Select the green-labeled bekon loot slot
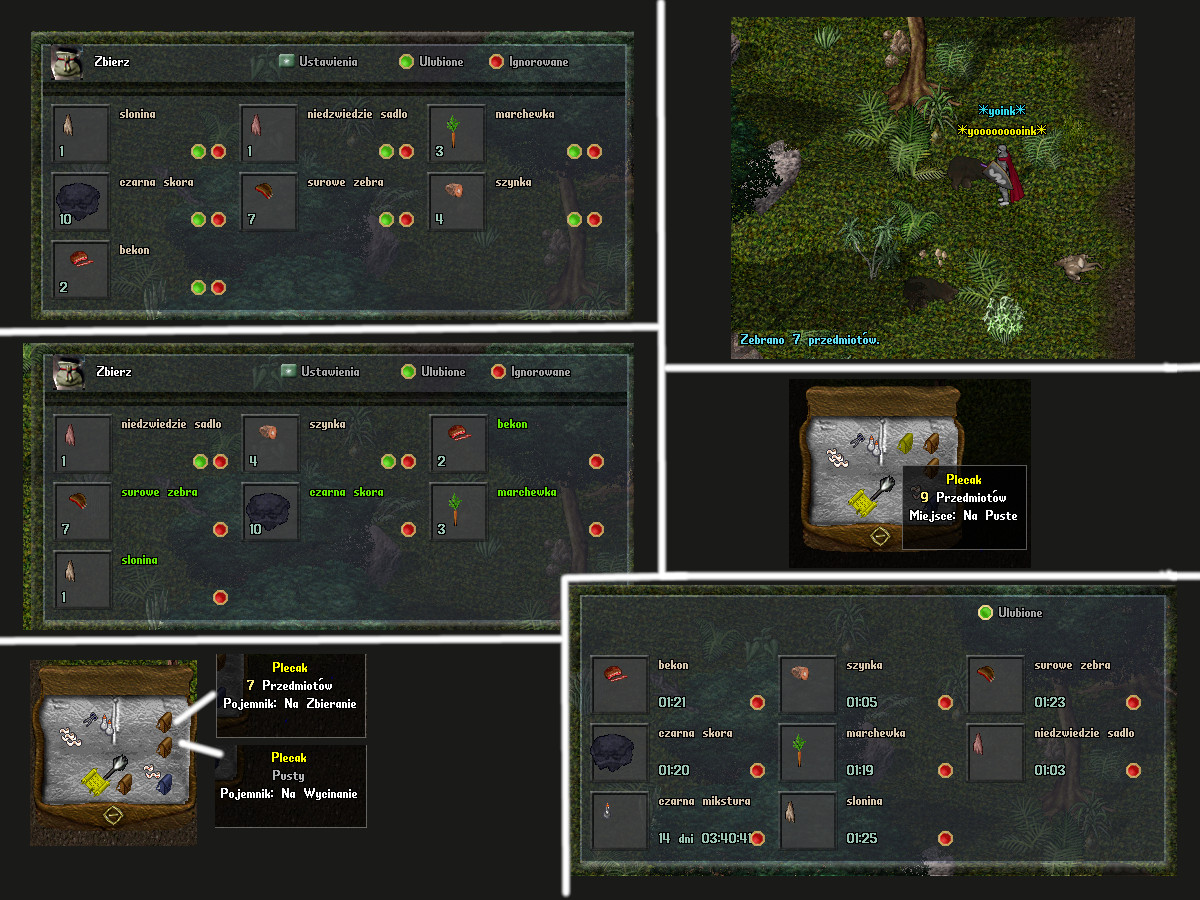Screen dimensions: 1200x900 (459, 443)
